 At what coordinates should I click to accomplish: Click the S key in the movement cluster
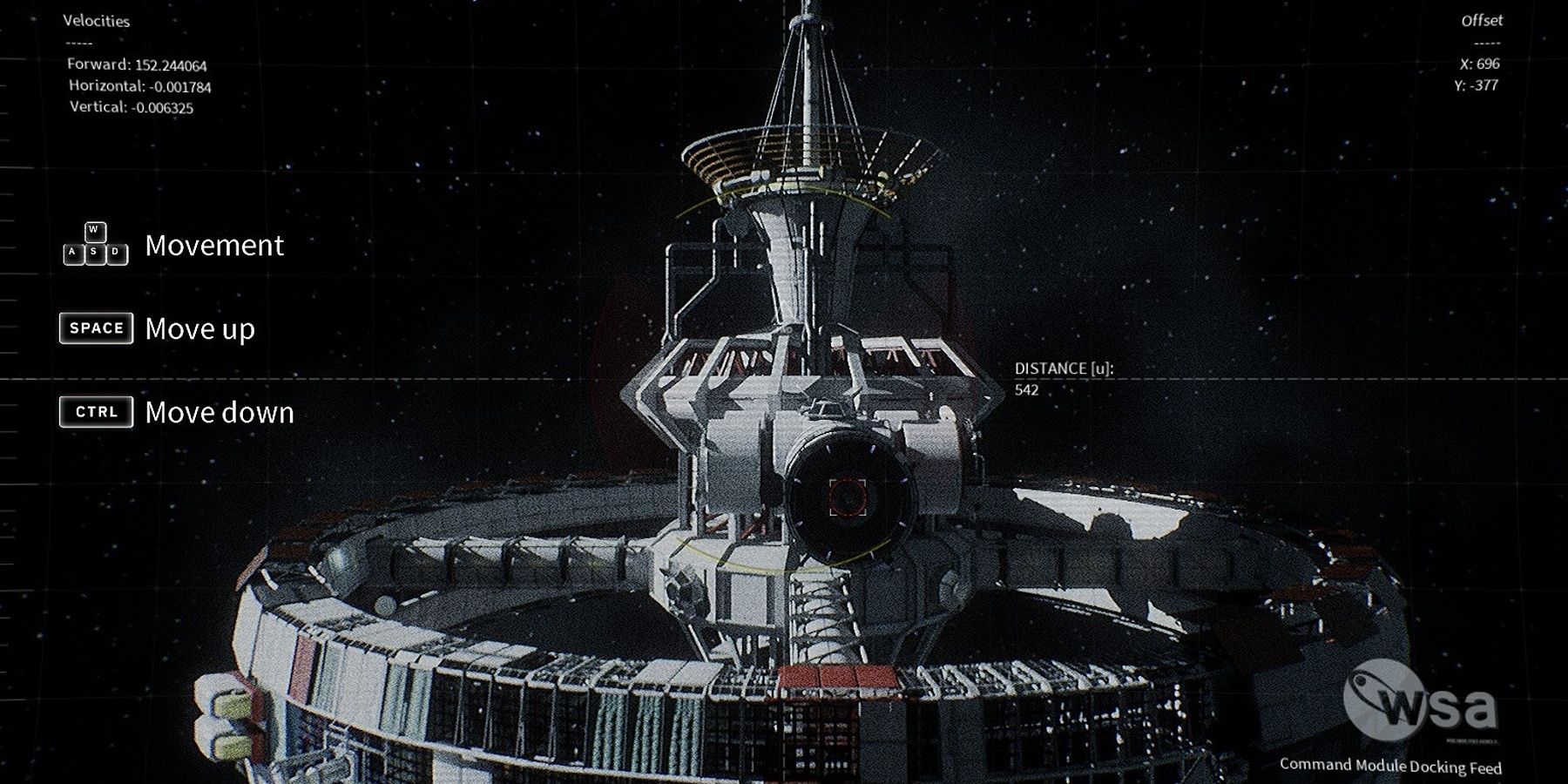point(93,253)
